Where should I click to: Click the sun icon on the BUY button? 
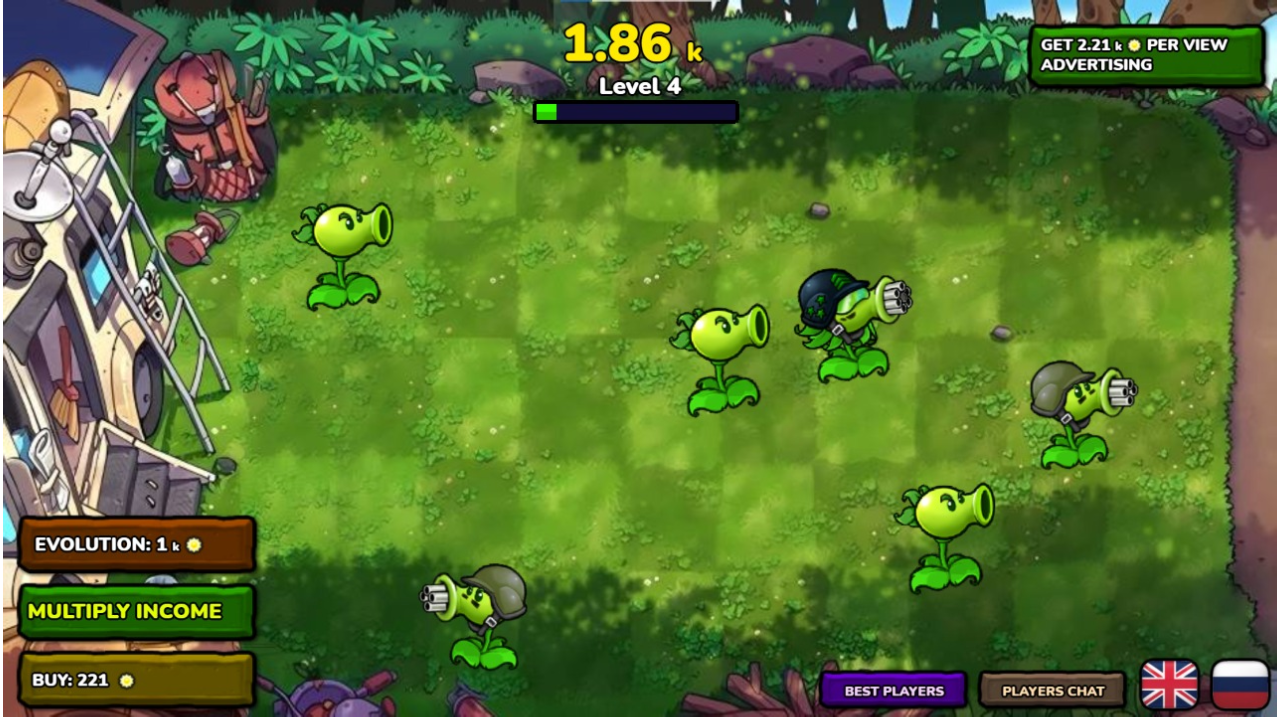(126, 682)
